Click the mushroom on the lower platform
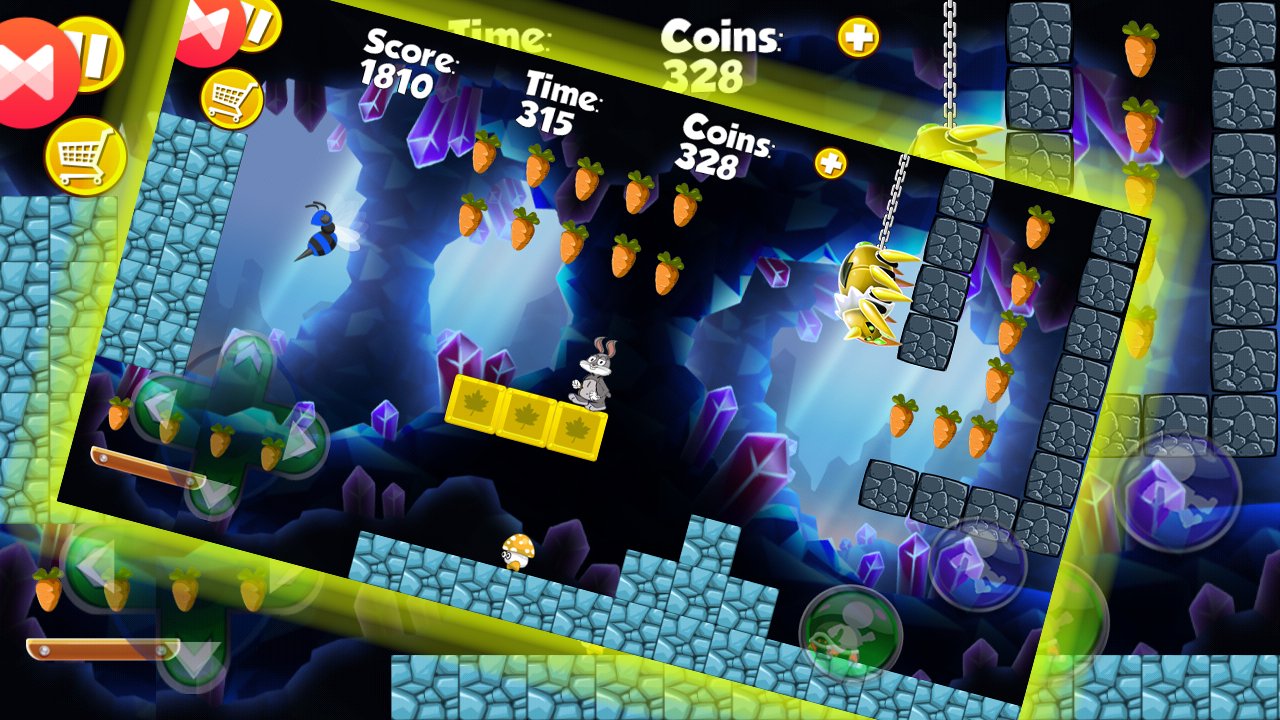Viewport: 1280px width, 720px height. tap(517, 552)
